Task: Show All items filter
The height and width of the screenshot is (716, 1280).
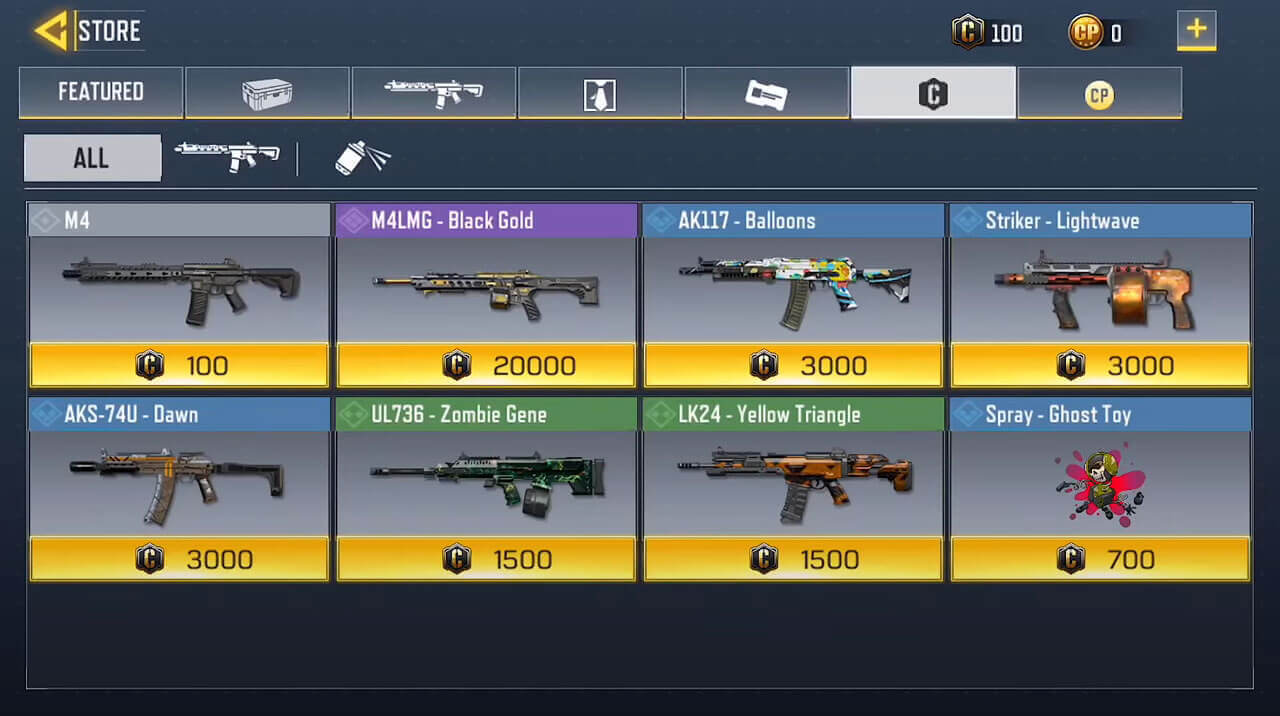Action: coord(92,158)
